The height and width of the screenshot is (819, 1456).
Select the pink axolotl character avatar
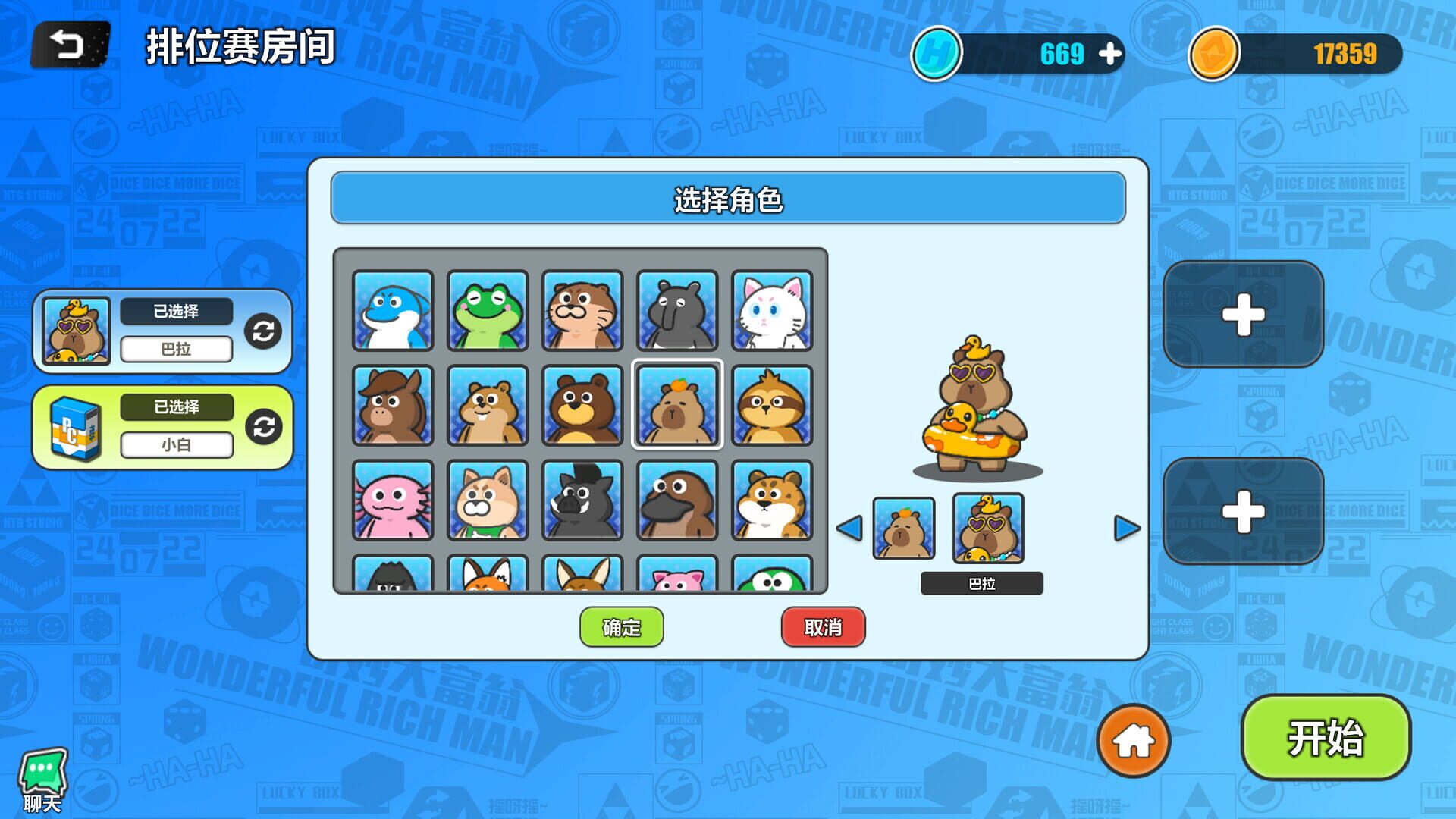click(393, 500)
